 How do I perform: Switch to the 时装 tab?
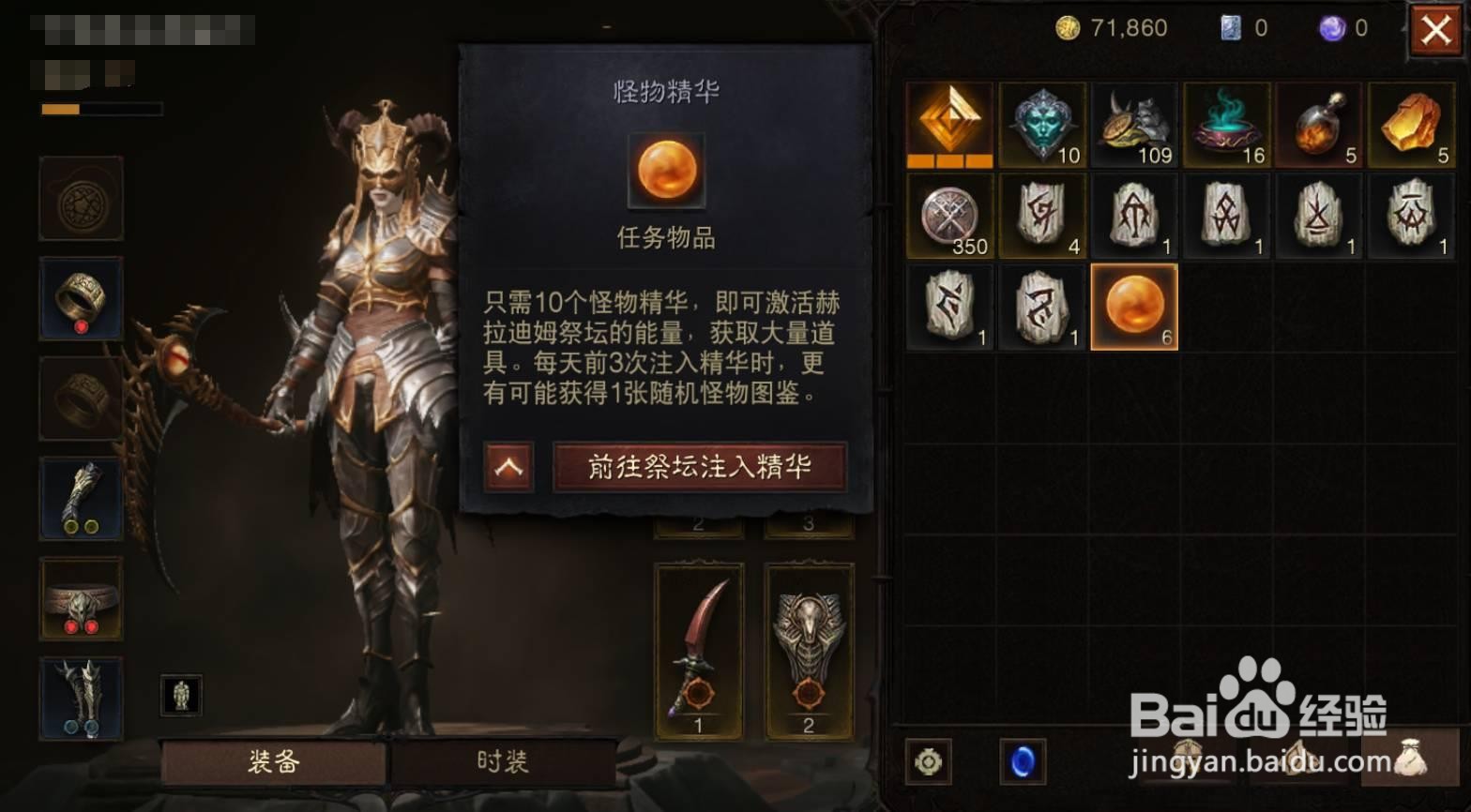(x=505, y=763)
